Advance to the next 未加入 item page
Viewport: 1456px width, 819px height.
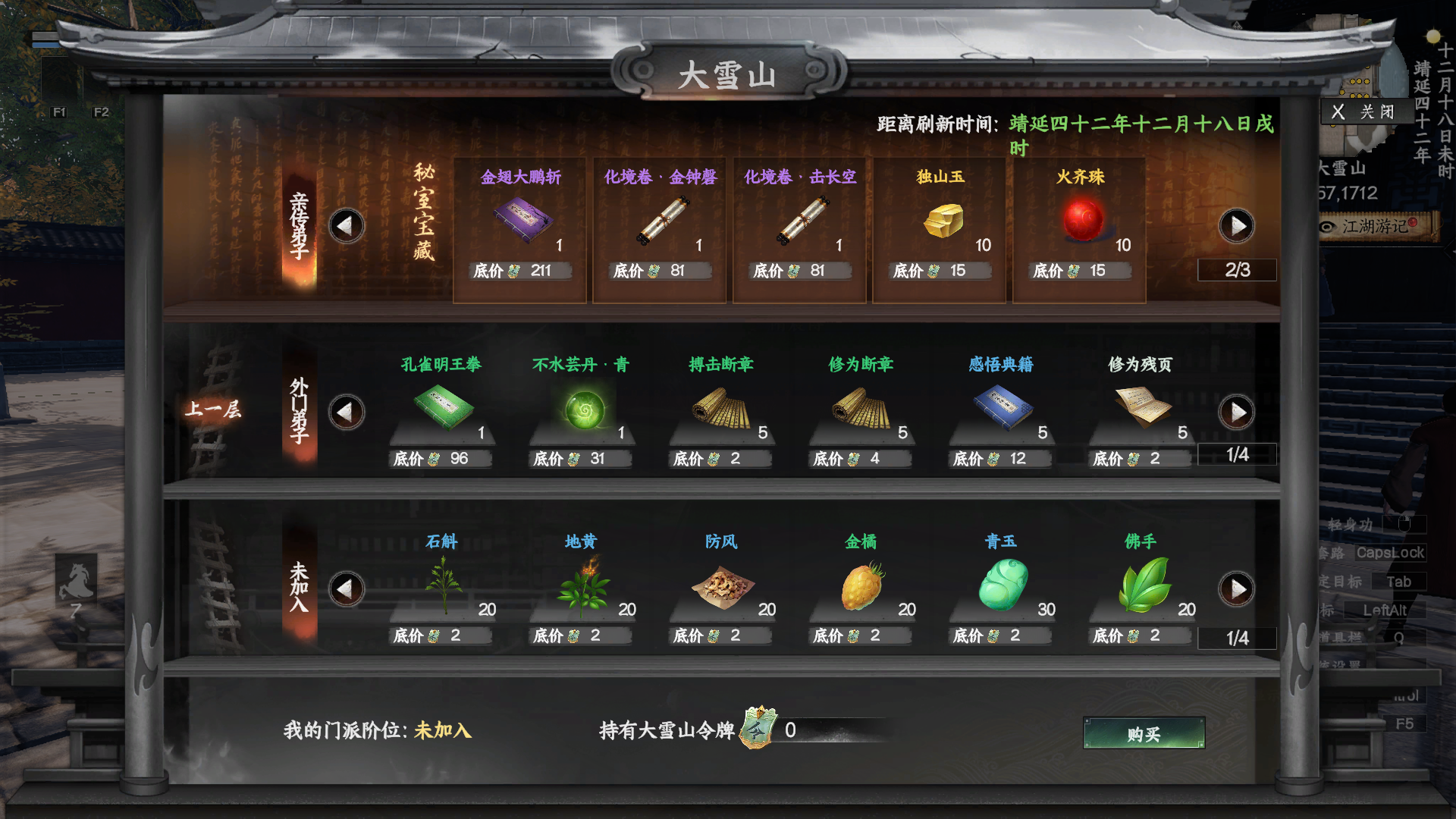(x=1237, y=588)
